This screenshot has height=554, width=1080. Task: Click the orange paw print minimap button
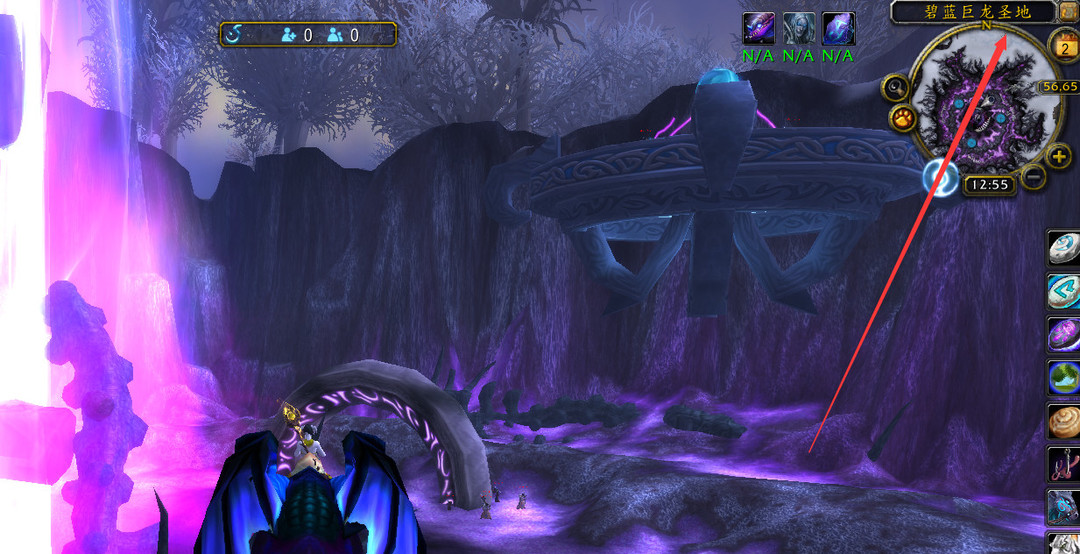pos(903,120)
